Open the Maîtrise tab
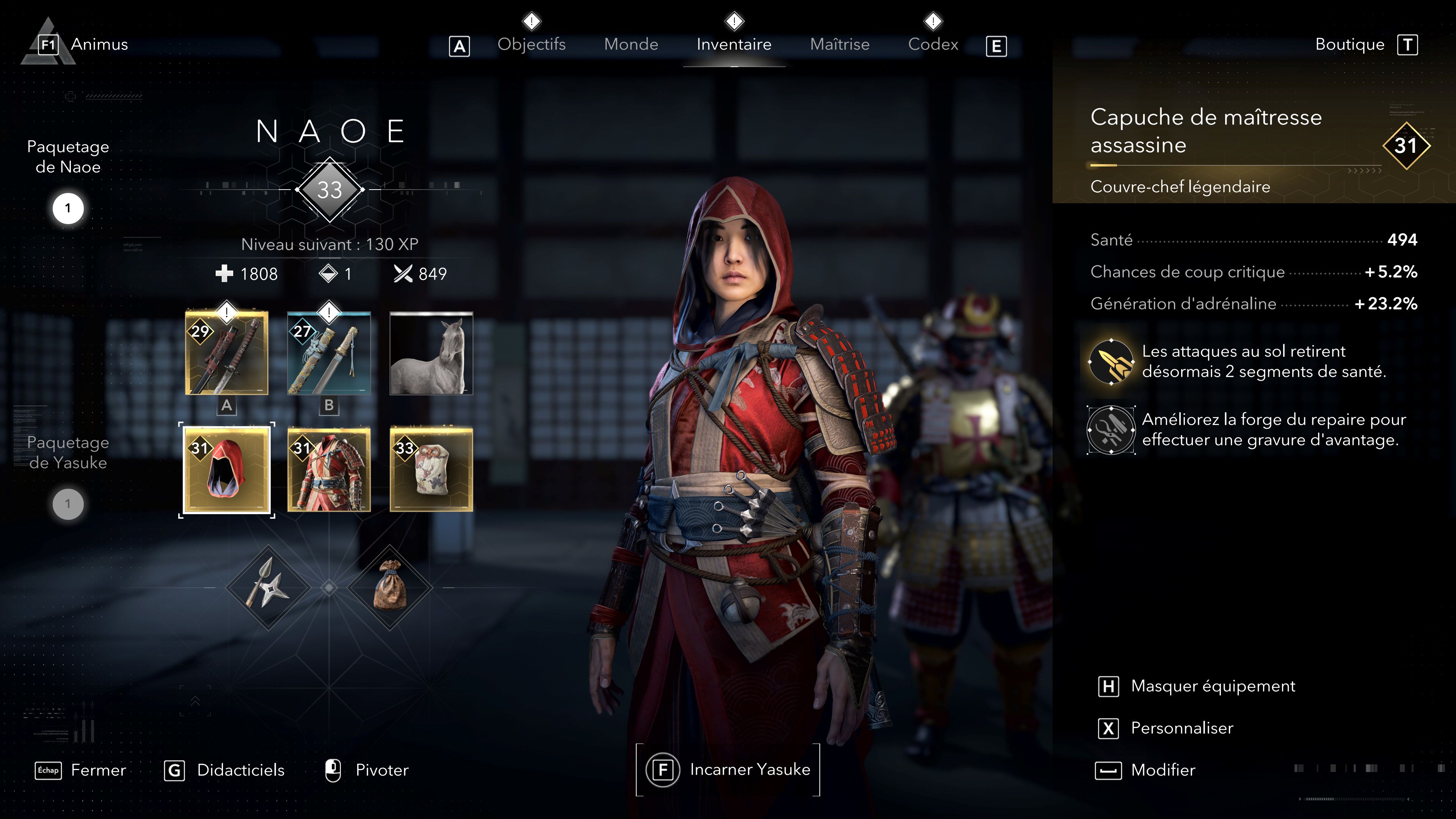The image size is (1456, 819). coord(840,44)
